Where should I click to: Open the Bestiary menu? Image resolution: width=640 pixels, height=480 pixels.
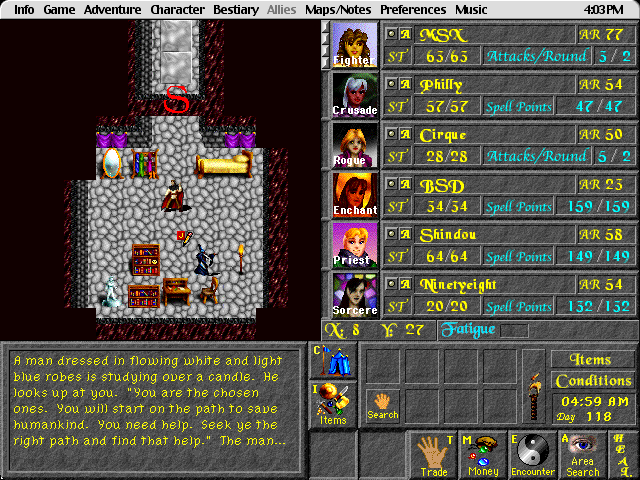tap(236, 9)
